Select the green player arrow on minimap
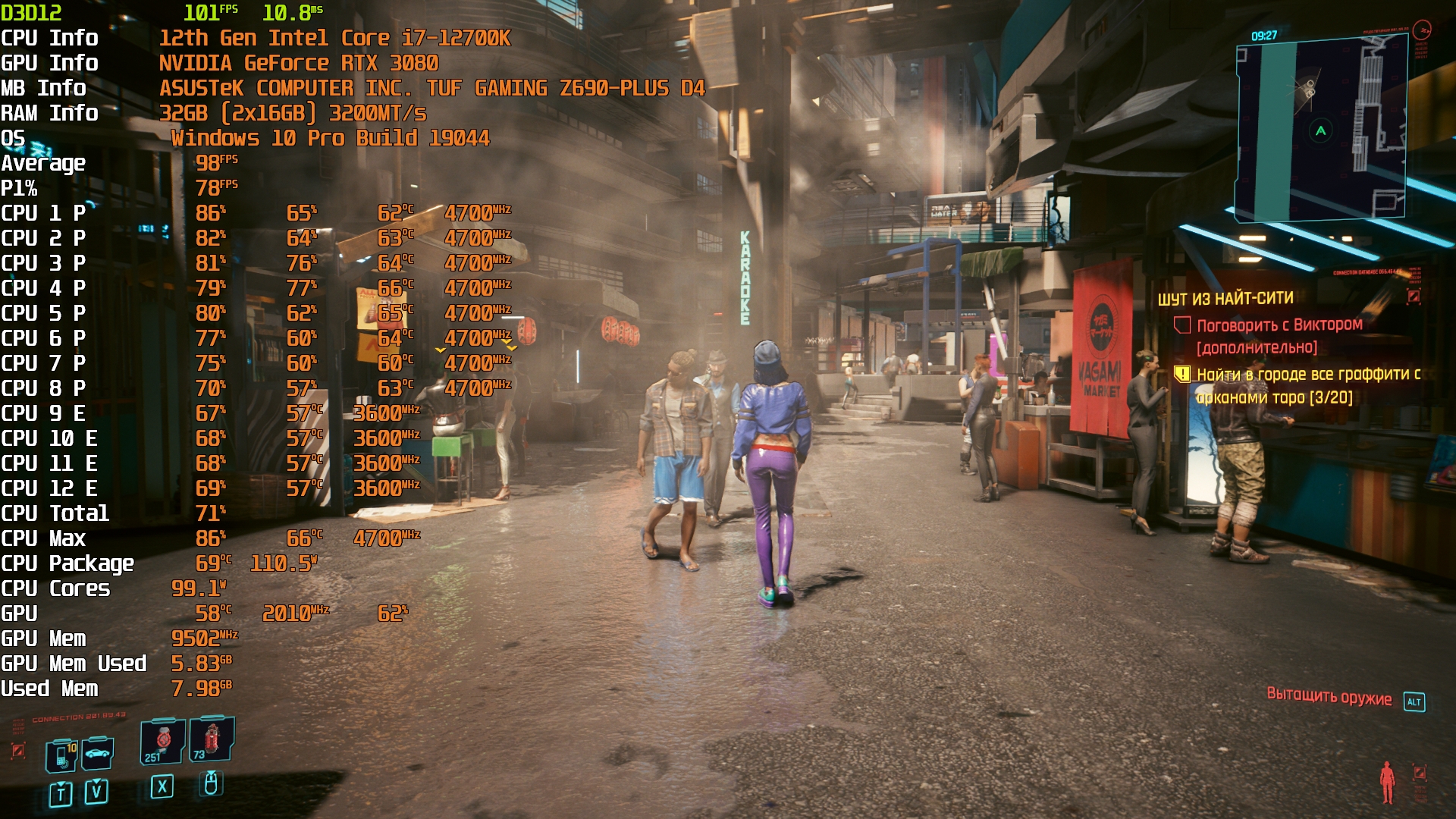 1320,131
